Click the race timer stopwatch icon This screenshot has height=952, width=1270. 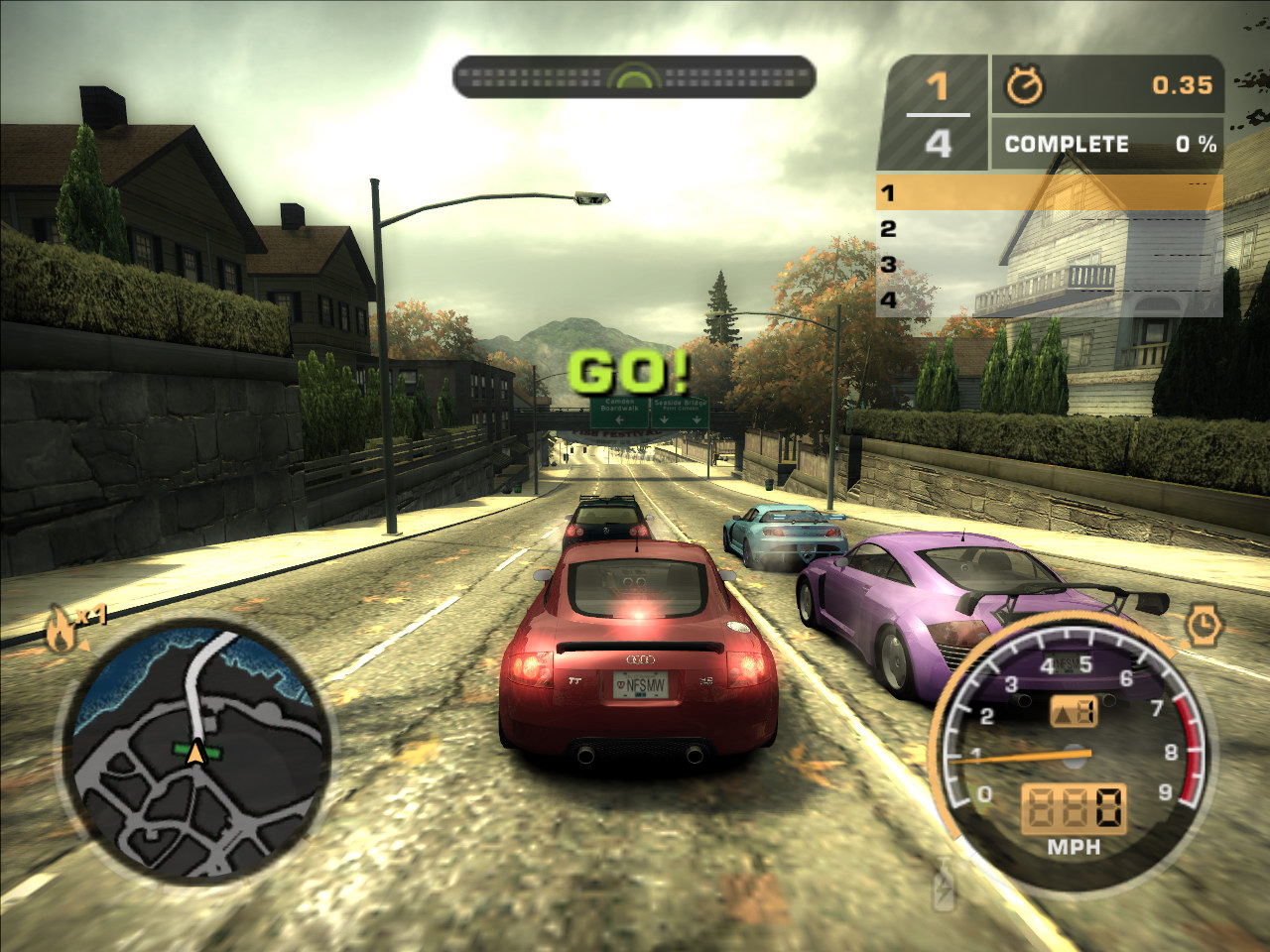tap(1024, 86)
